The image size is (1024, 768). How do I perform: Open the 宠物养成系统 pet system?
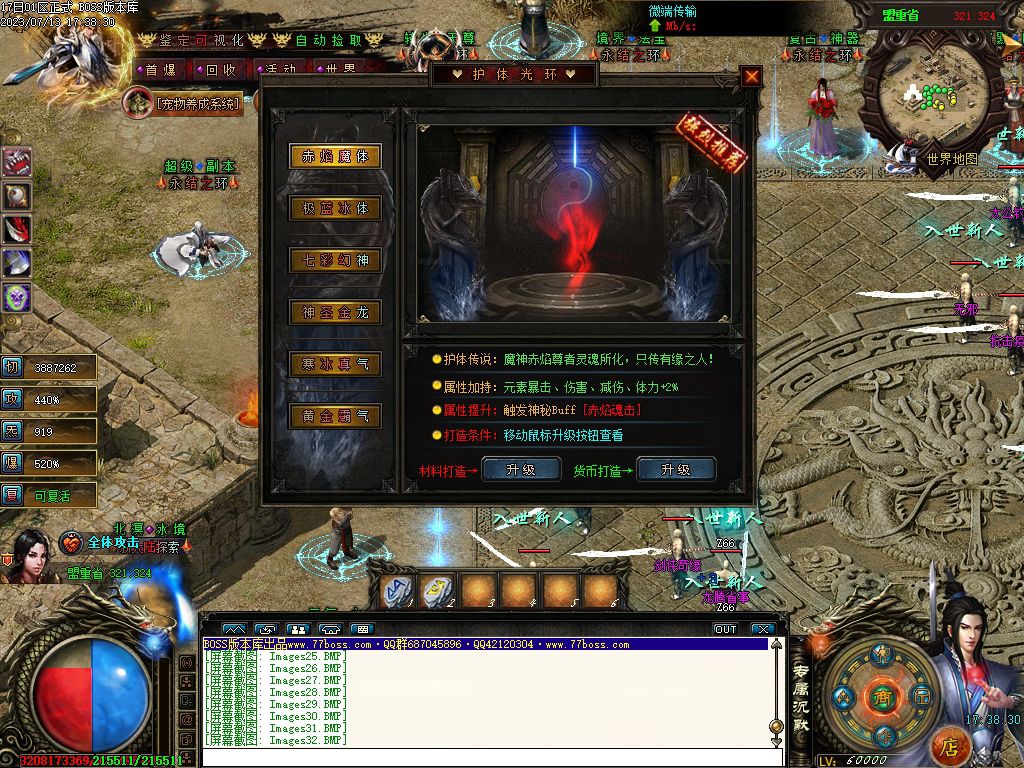pos(186,102)
